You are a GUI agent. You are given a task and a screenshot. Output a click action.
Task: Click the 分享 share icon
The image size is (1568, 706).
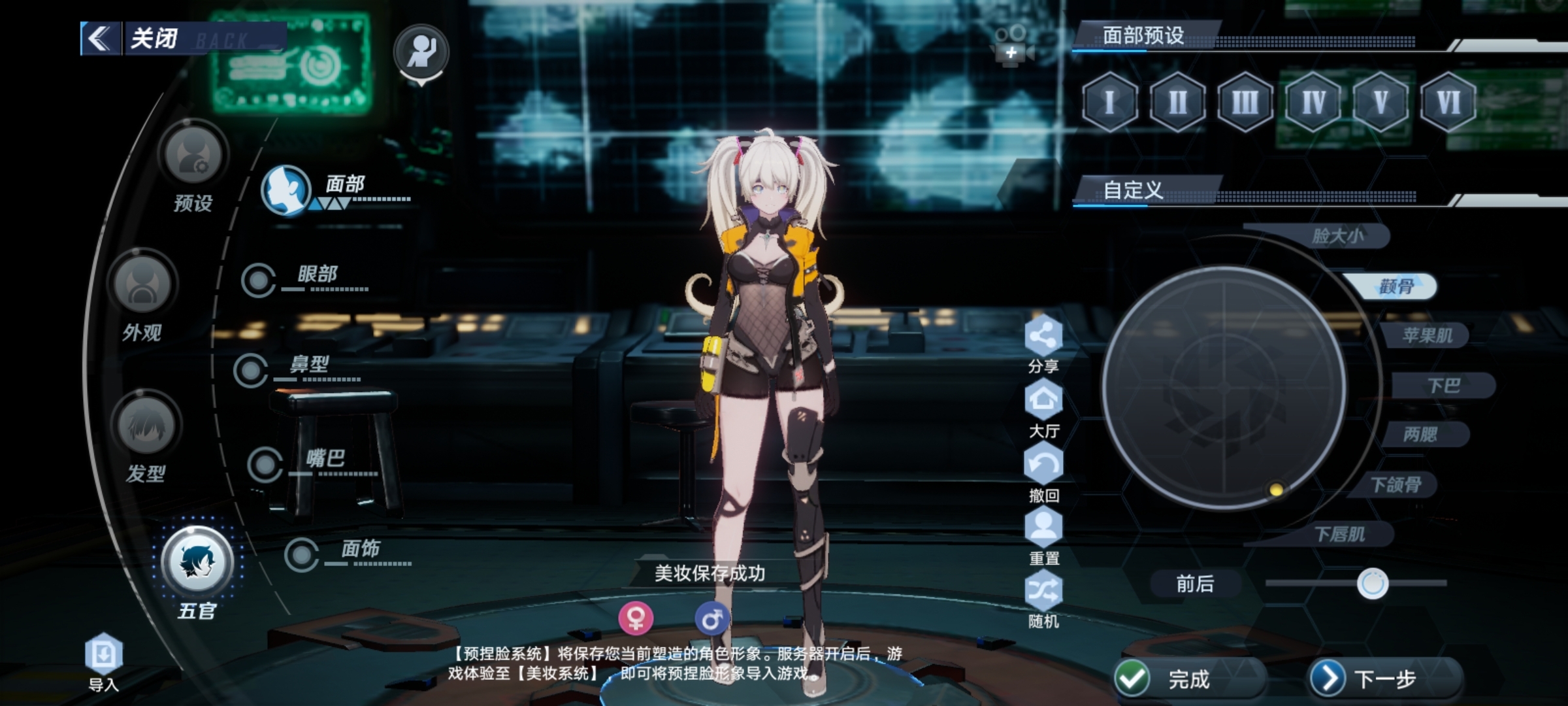tap(1043, 337)
